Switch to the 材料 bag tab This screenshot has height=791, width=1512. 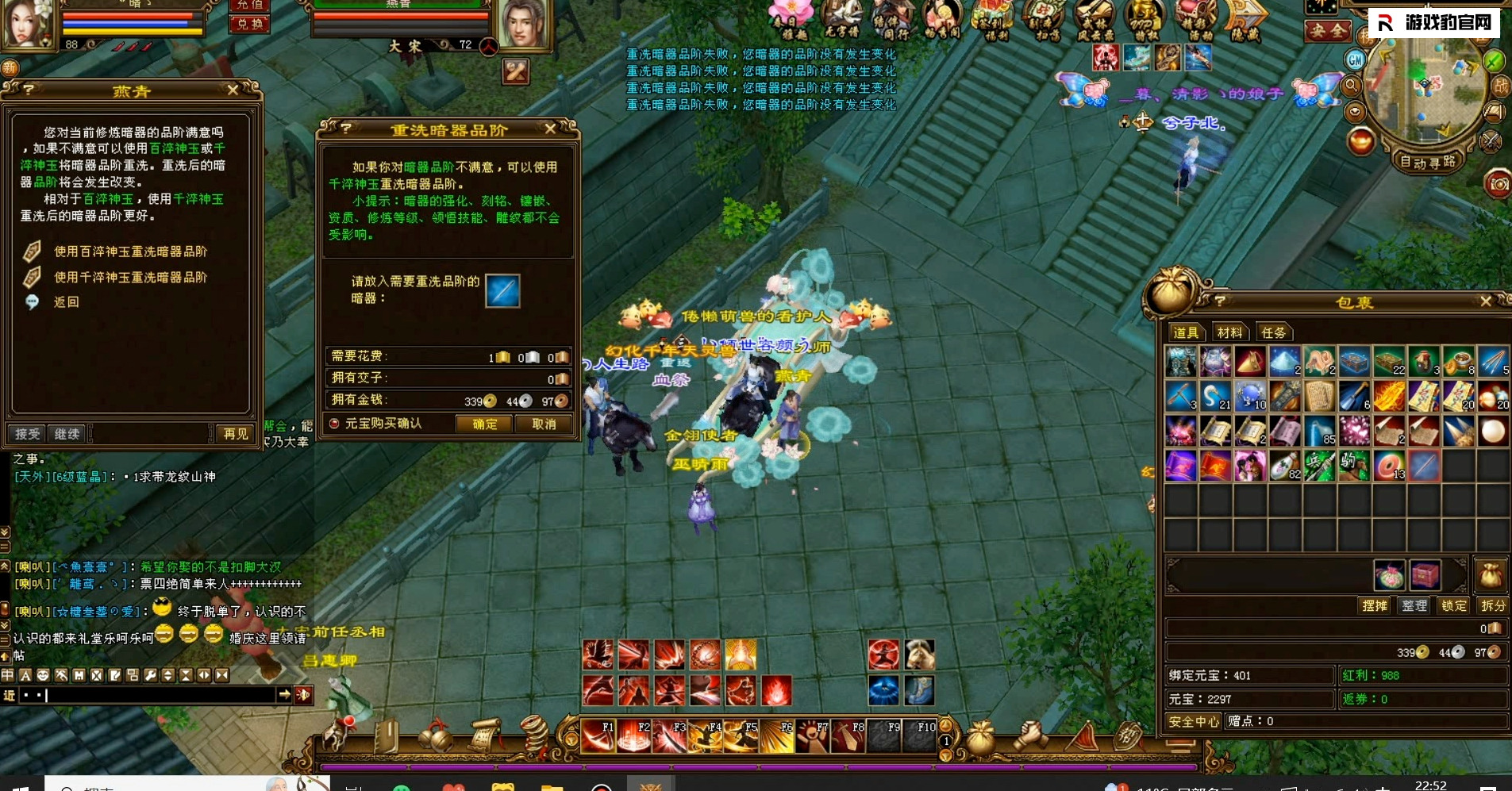click(x=1229, y=332)
